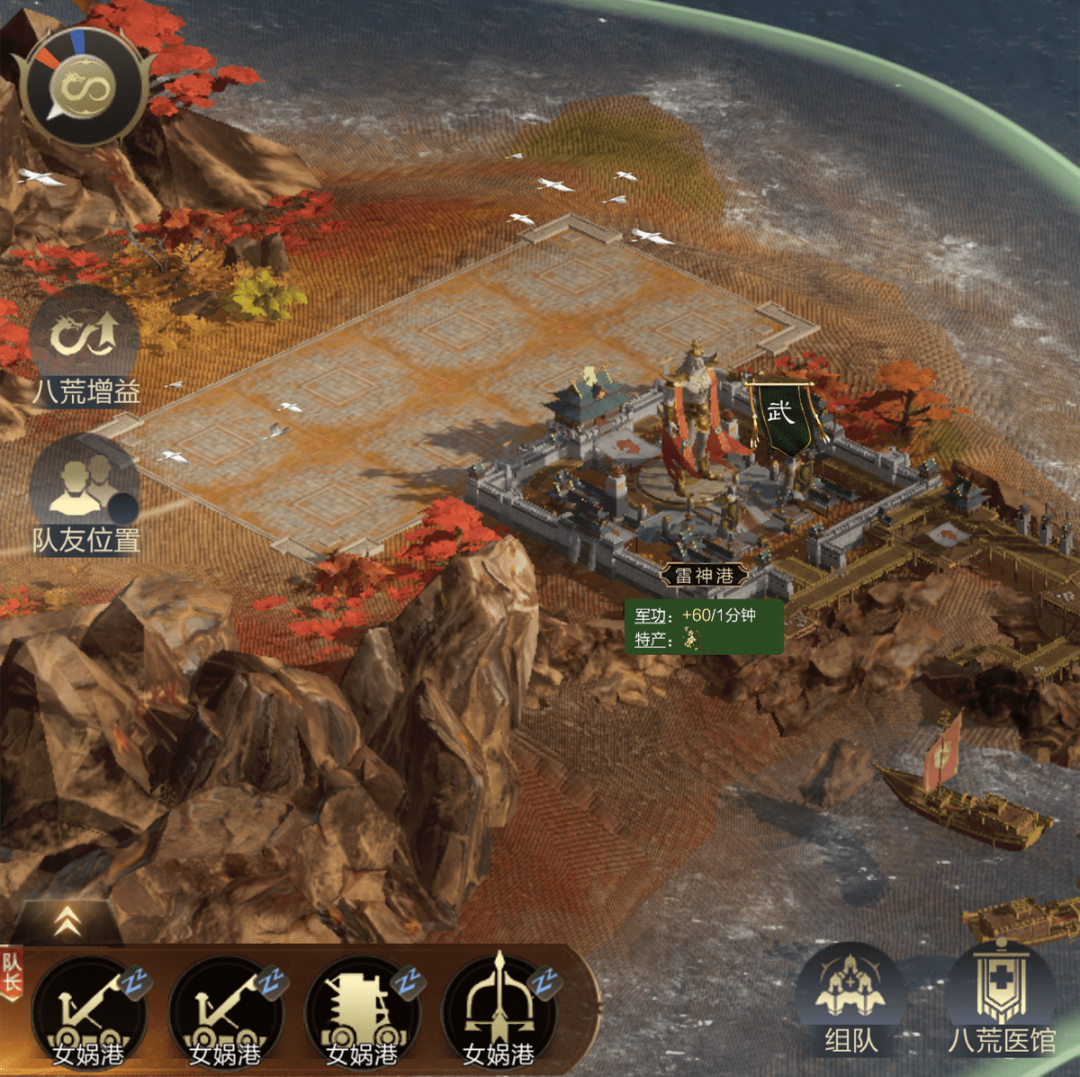
Task: Open the 组队 team-up menu
Action: [851, 1000]
